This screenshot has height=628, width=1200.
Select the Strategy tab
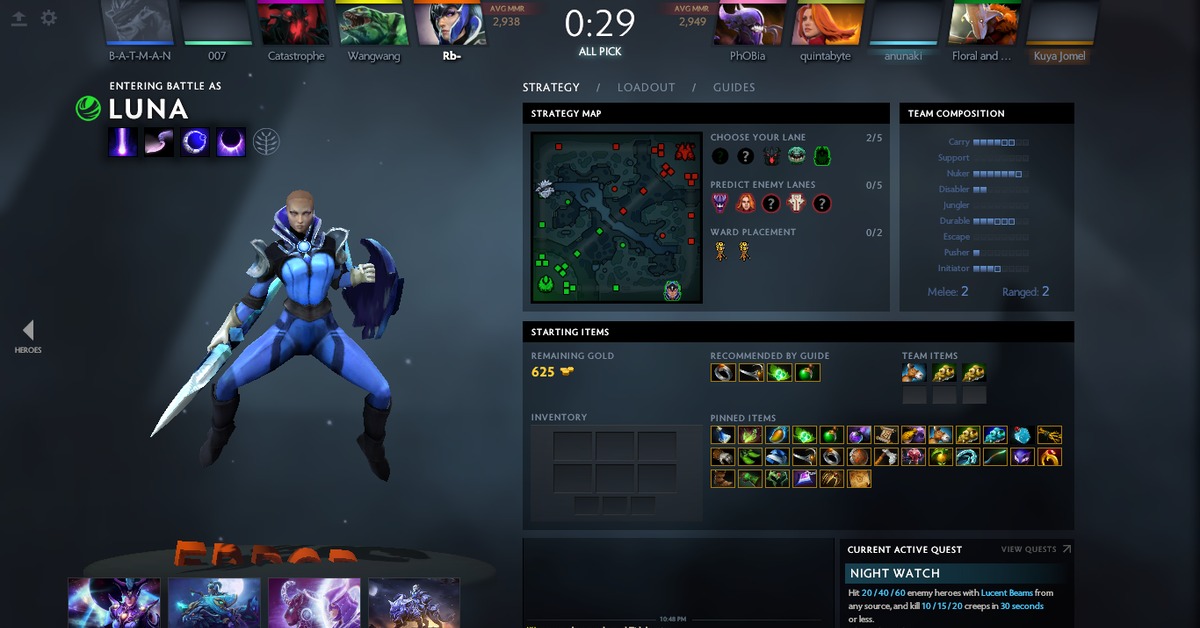click(x=551, y=87)
